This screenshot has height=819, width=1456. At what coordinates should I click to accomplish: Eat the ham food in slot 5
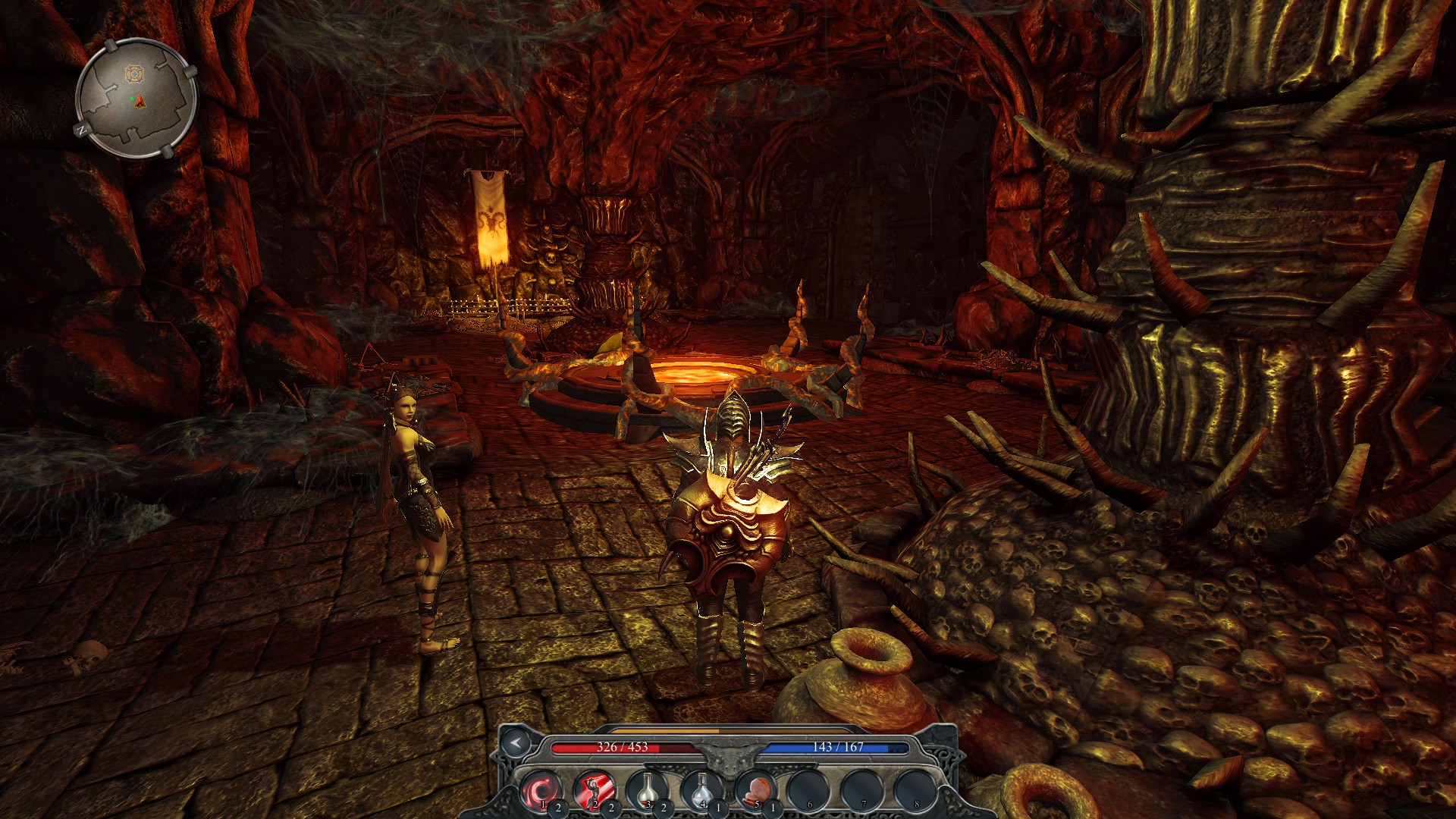tap(755, 790)
